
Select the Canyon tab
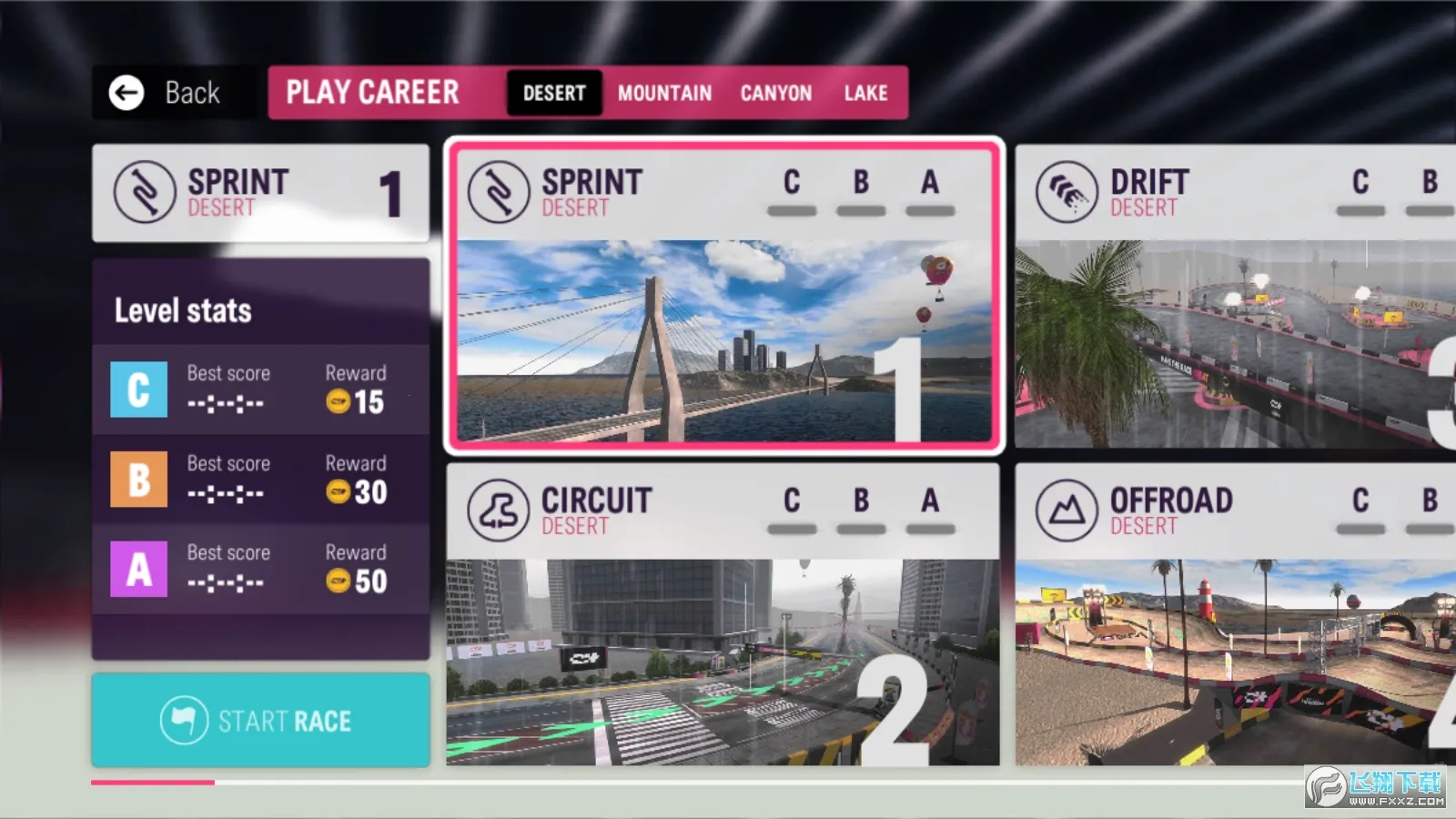click(775, 93)
